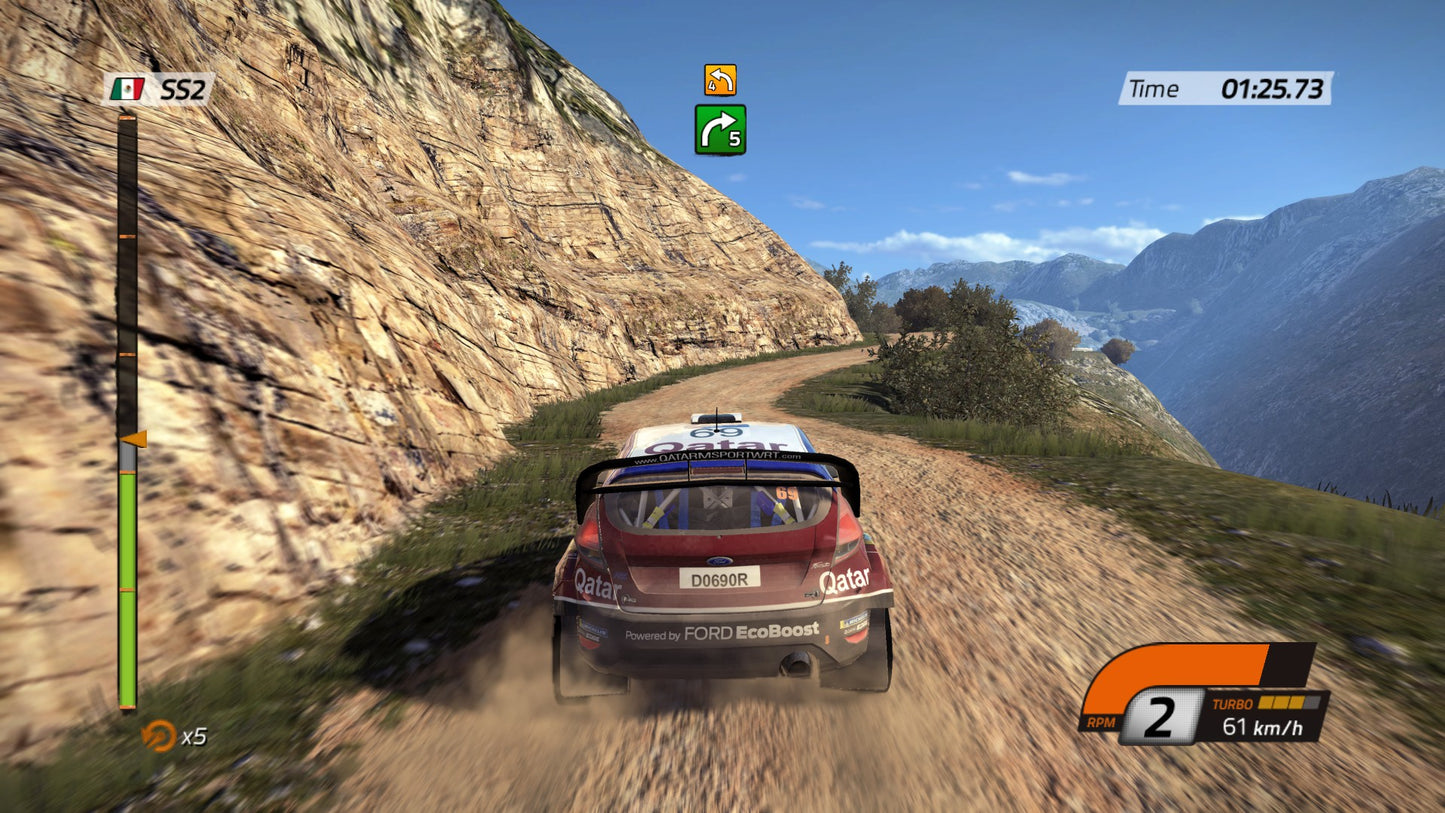
Task: Open the Time display panel
Action: pyautogui.click(x=1228, y=88)
